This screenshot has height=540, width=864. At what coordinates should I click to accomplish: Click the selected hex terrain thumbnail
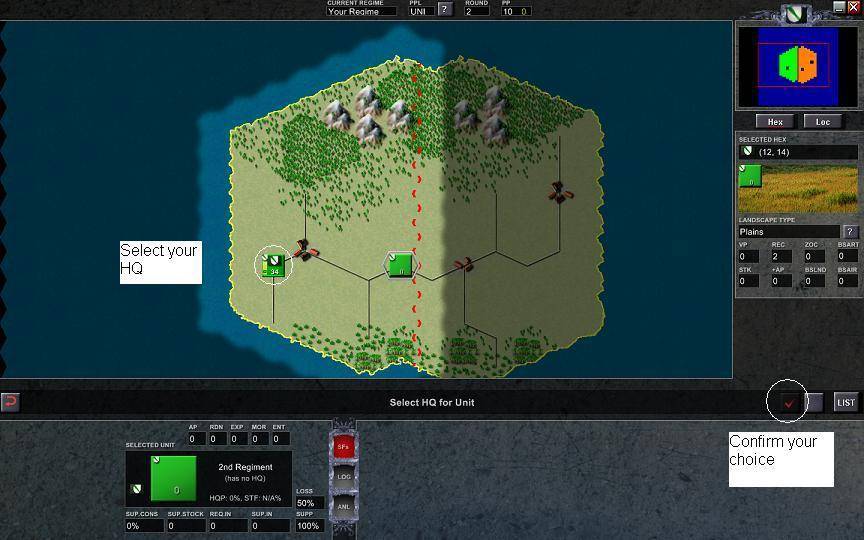(797, 188)
